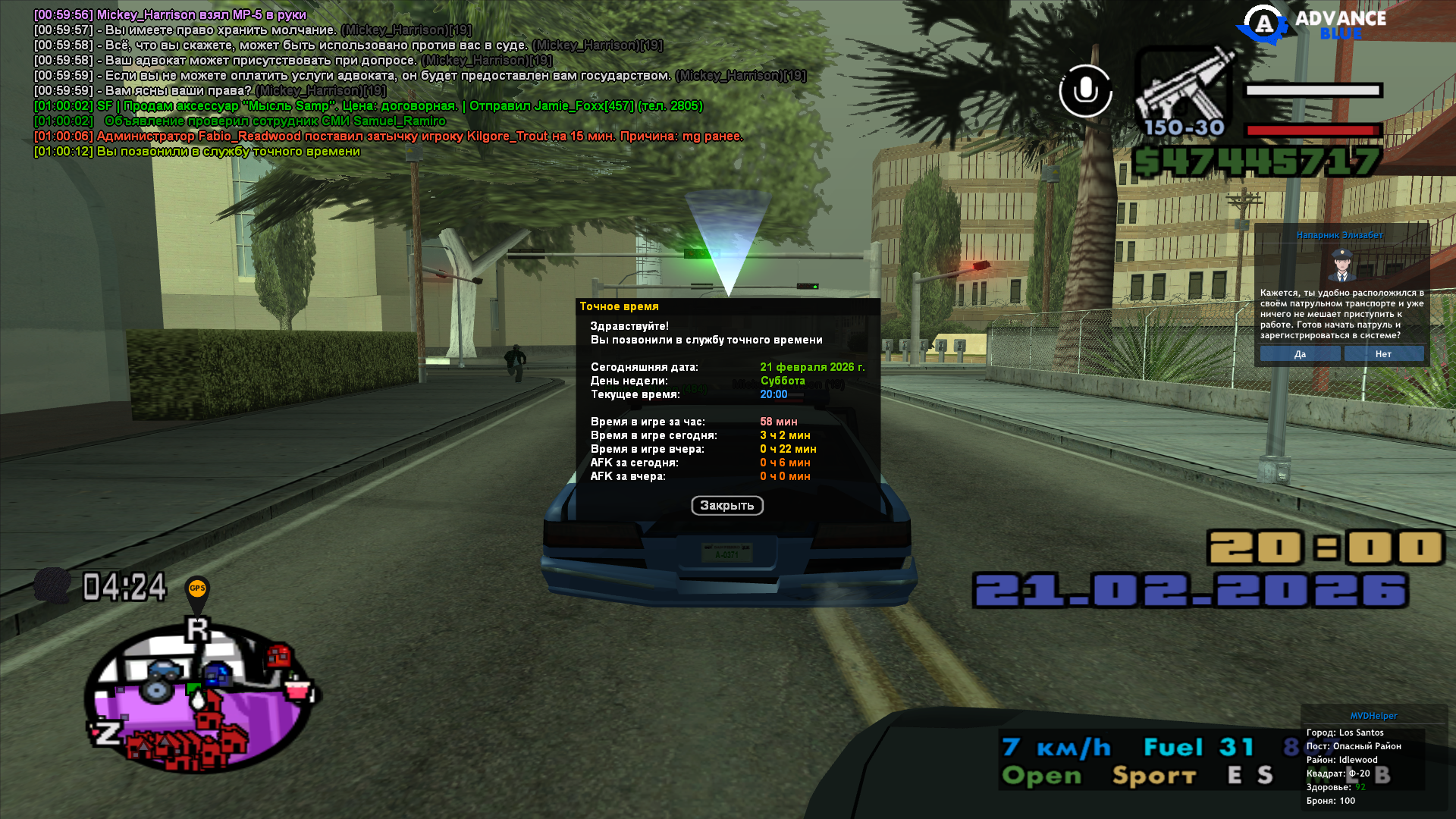Select the MP5 weapon icon
This screenshot has width=1456, height=819.
point(1184,91)
